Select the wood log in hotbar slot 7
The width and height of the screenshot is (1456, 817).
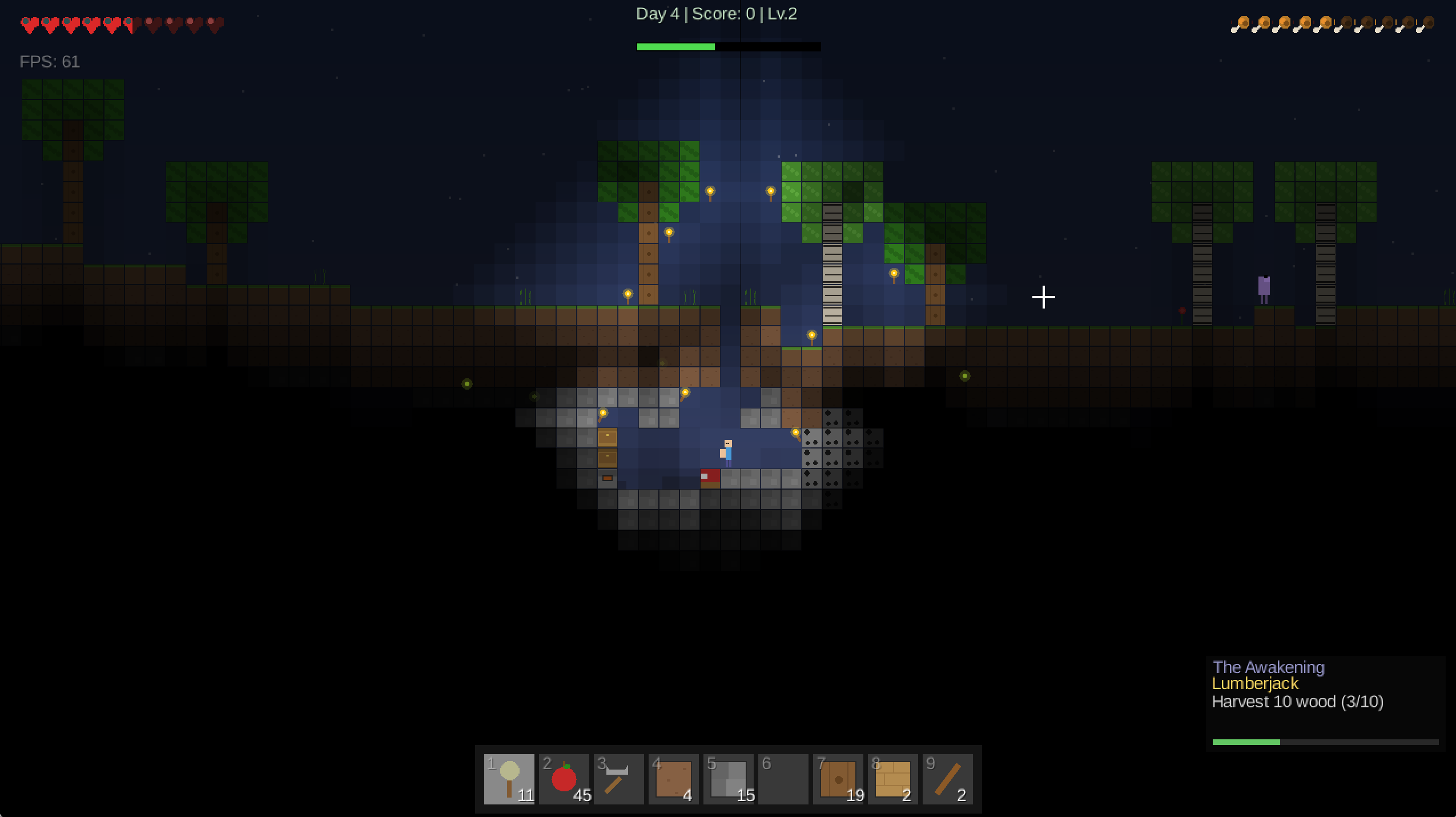tap(837, 779)
